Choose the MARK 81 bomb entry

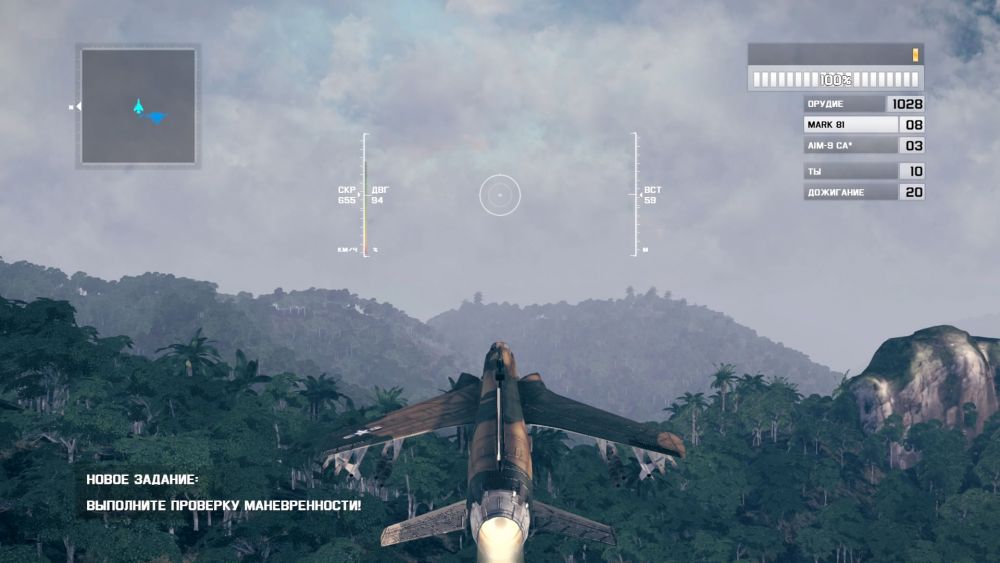click(x=850, y=125)
